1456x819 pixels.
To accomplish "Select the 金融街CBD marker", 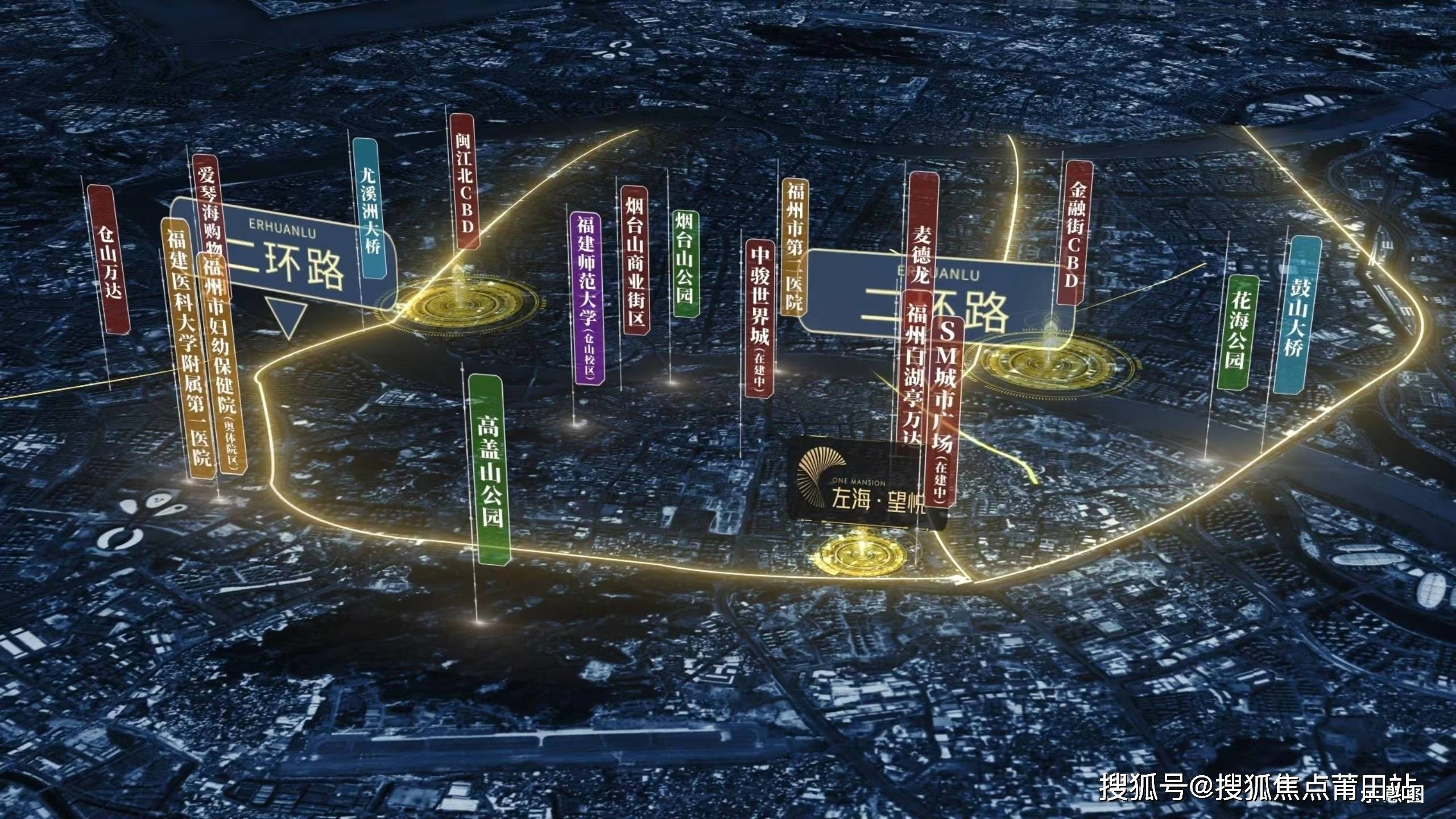I will coord(1074,232).
